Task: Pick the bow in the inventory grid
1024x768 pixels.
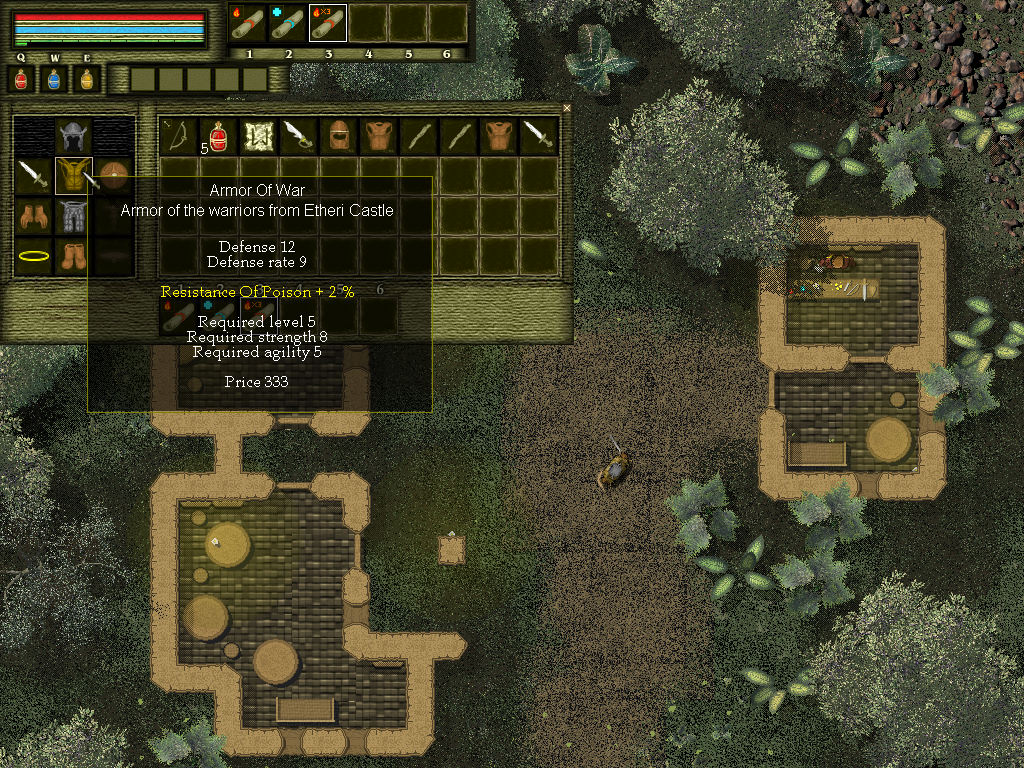Action: pos(179,136)
